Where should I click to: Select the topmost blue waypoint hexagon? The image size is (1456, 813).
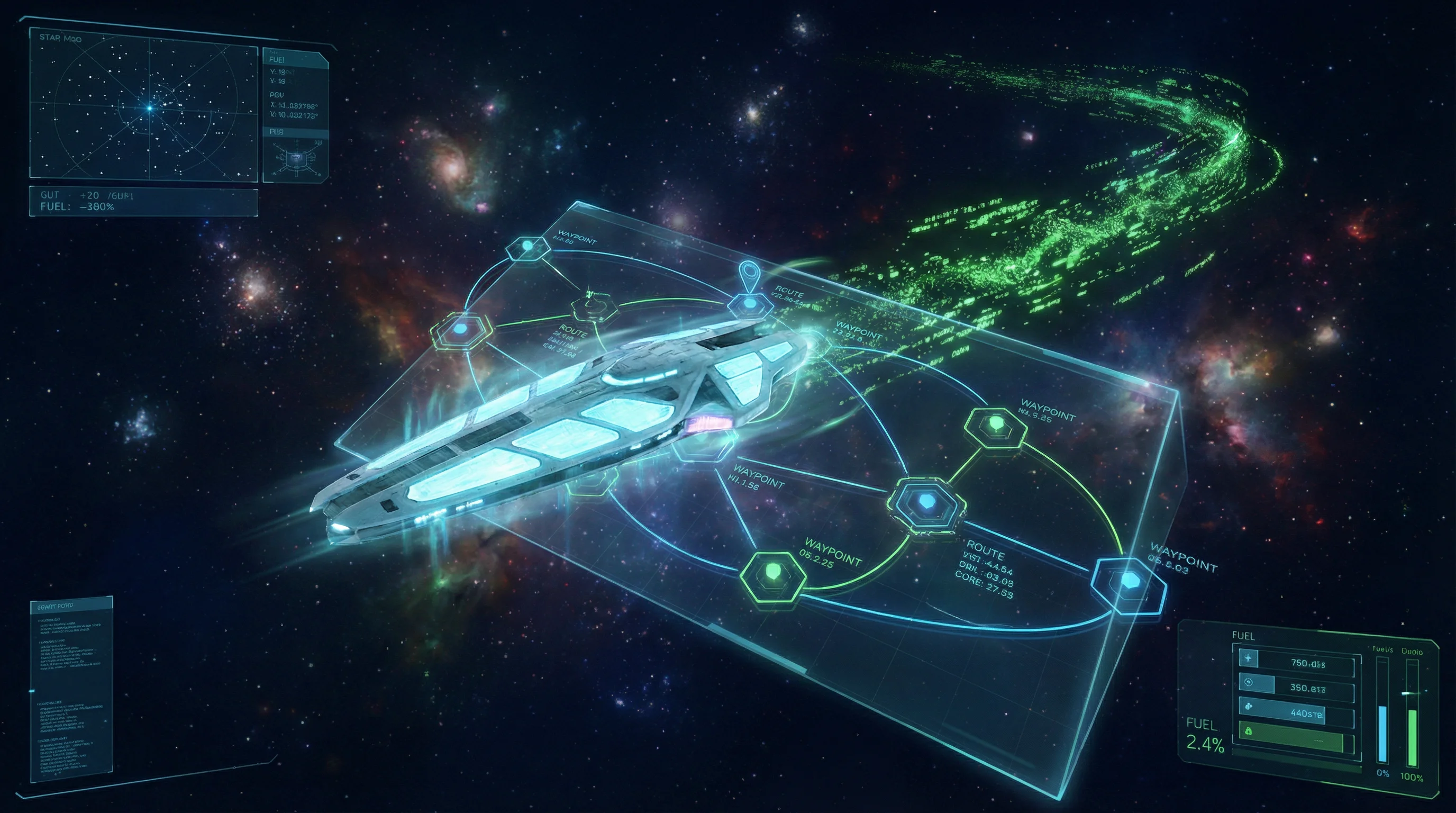[528, 247]
